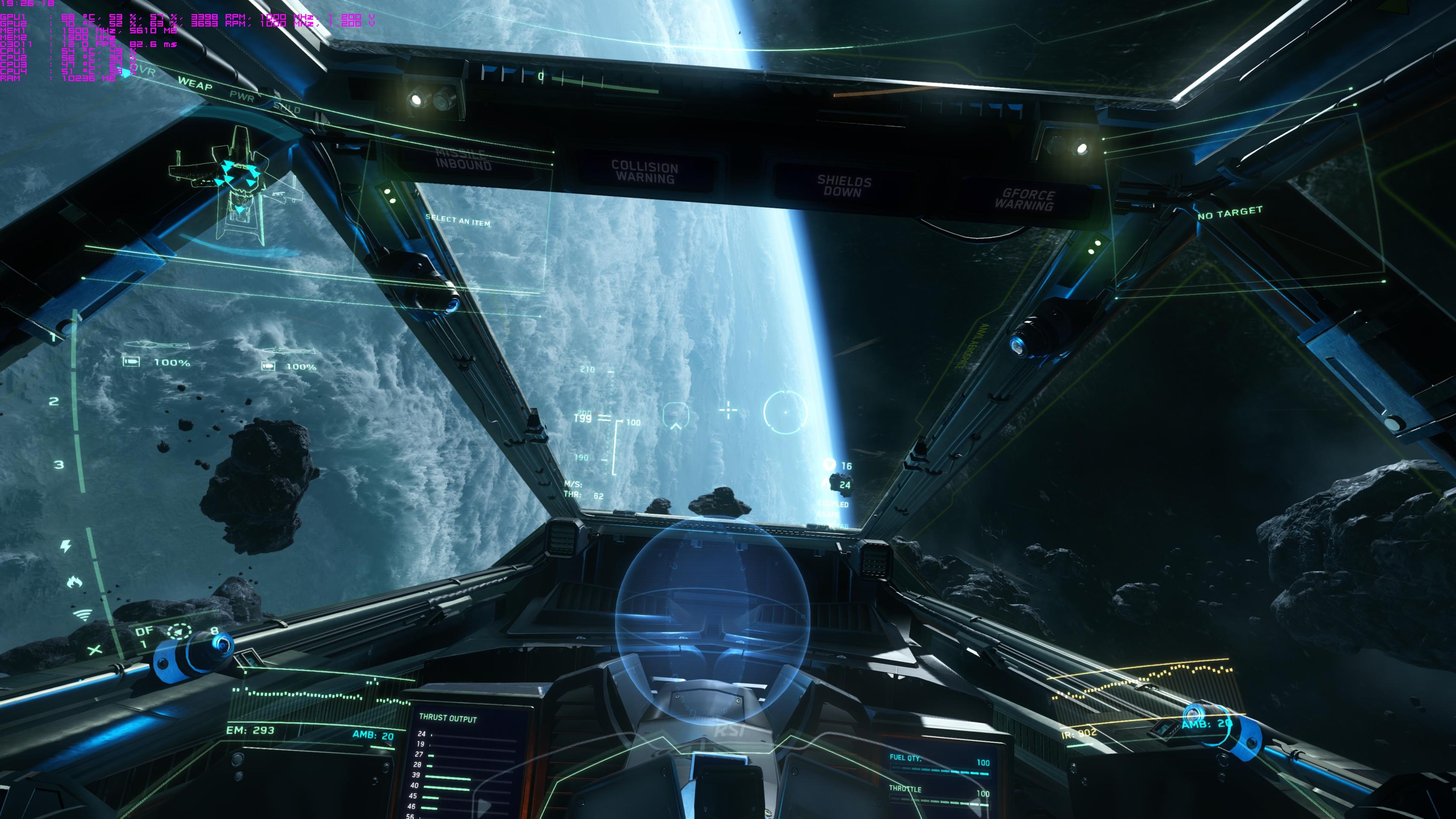Choose weapon group 2

54,401
